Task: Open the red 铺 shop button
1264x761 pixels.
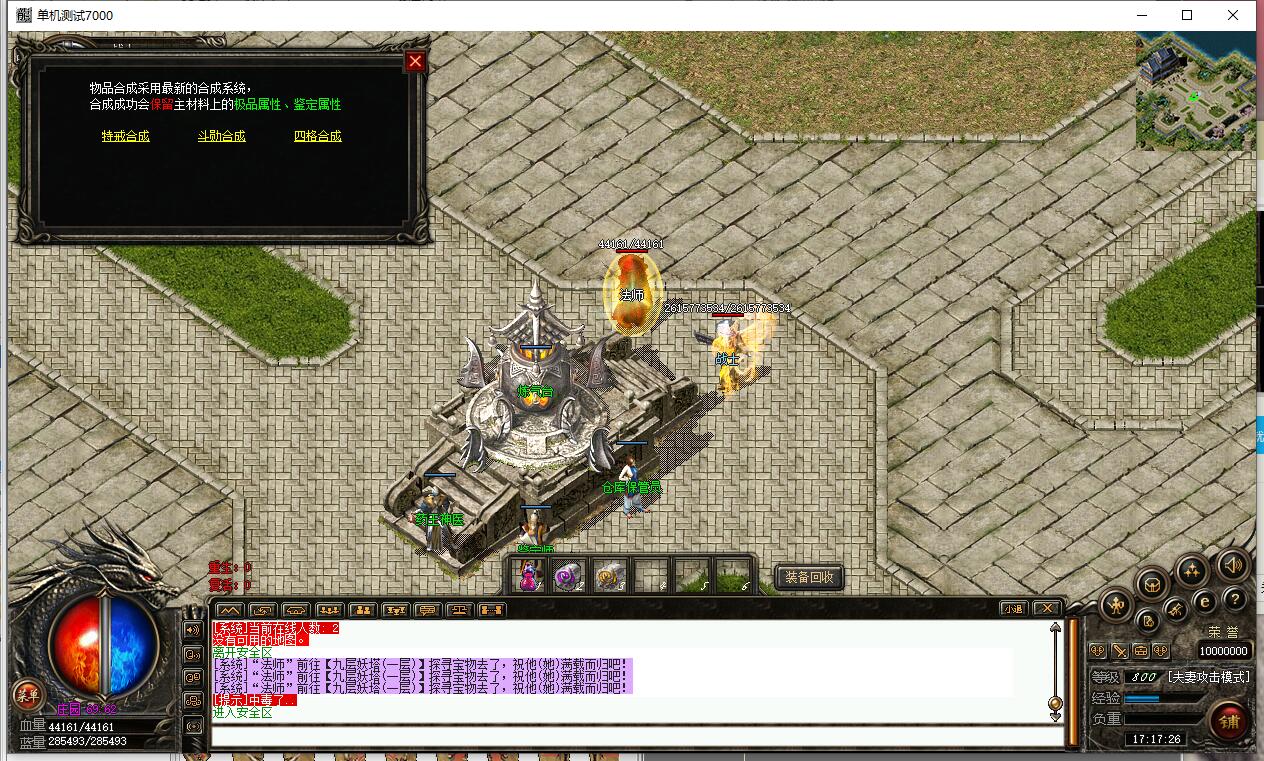Action: click(x=1228, y=720)
